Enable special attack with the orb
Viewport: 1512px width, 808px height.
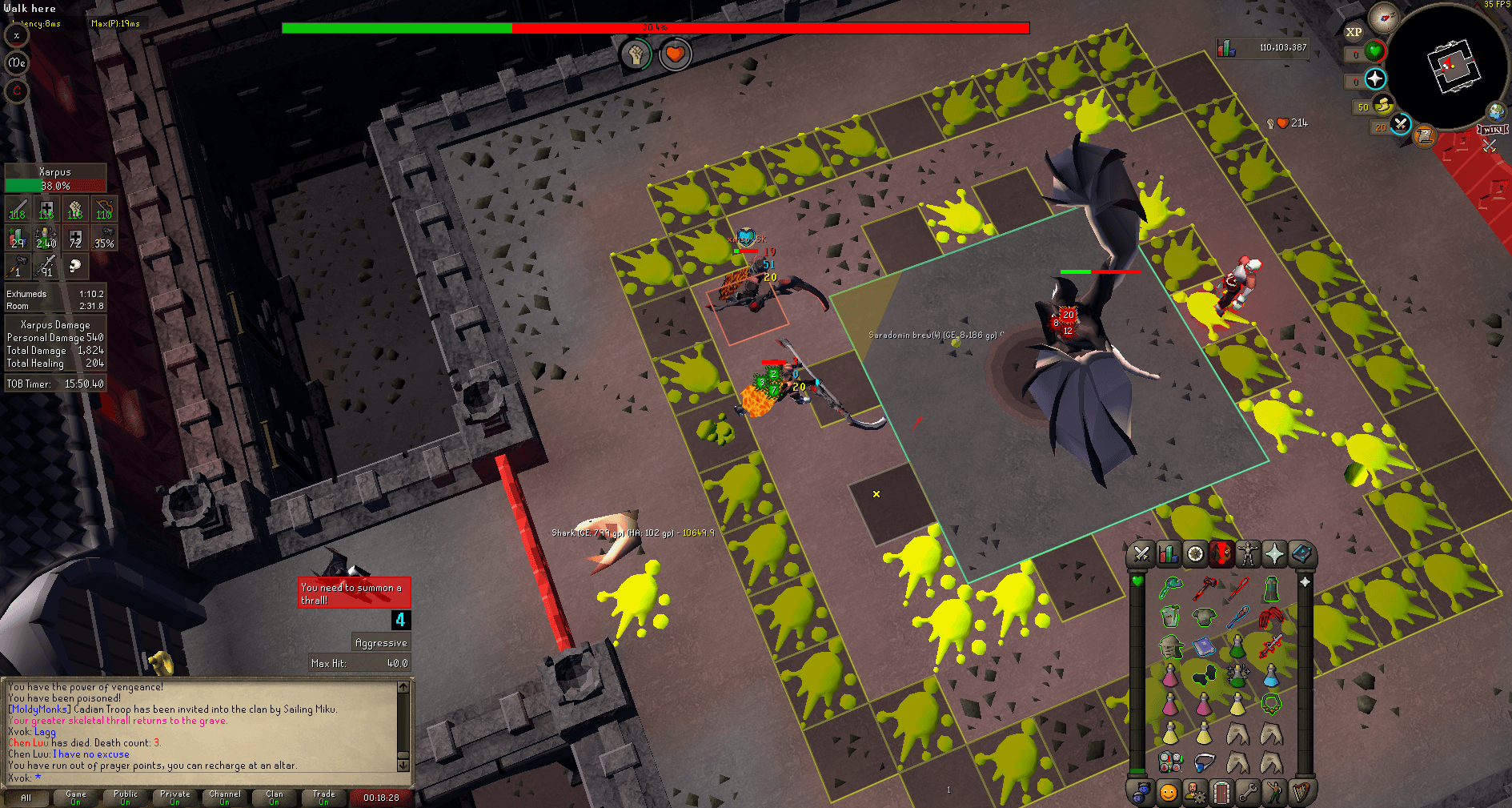(x=1400, y=126)
